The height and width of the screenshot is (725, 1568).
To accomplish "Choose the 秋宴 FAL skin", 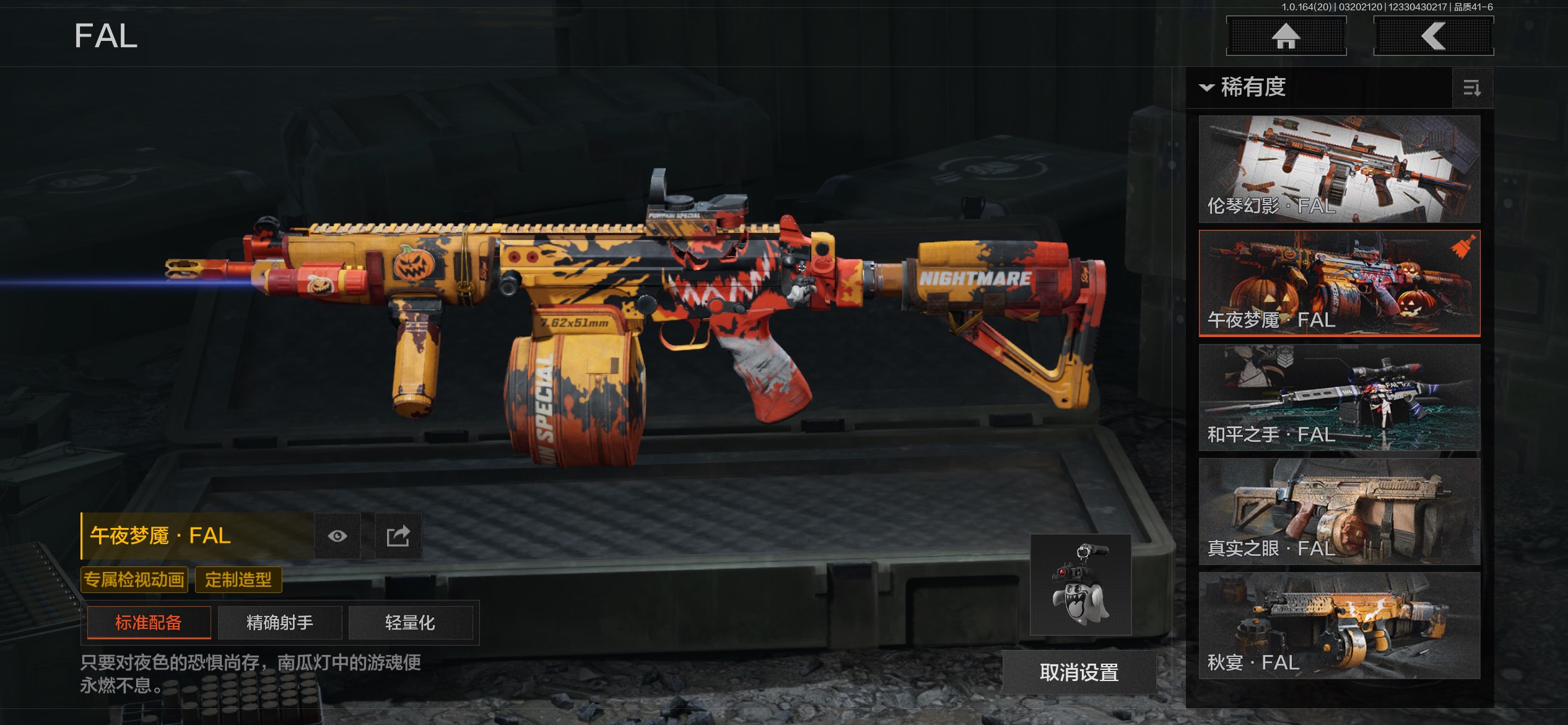I will tap(1339, 625).
